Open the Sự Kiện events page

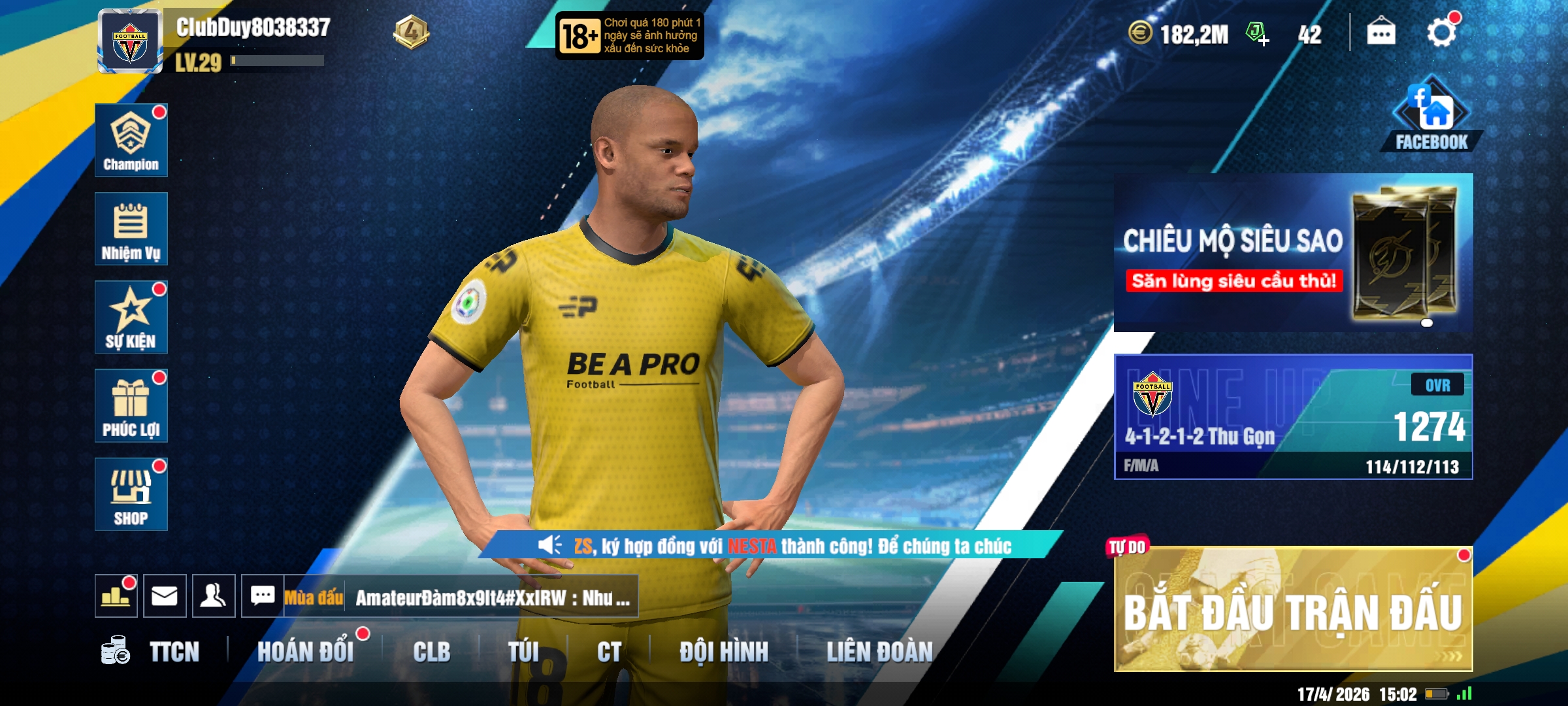click(x=131, y=317)
